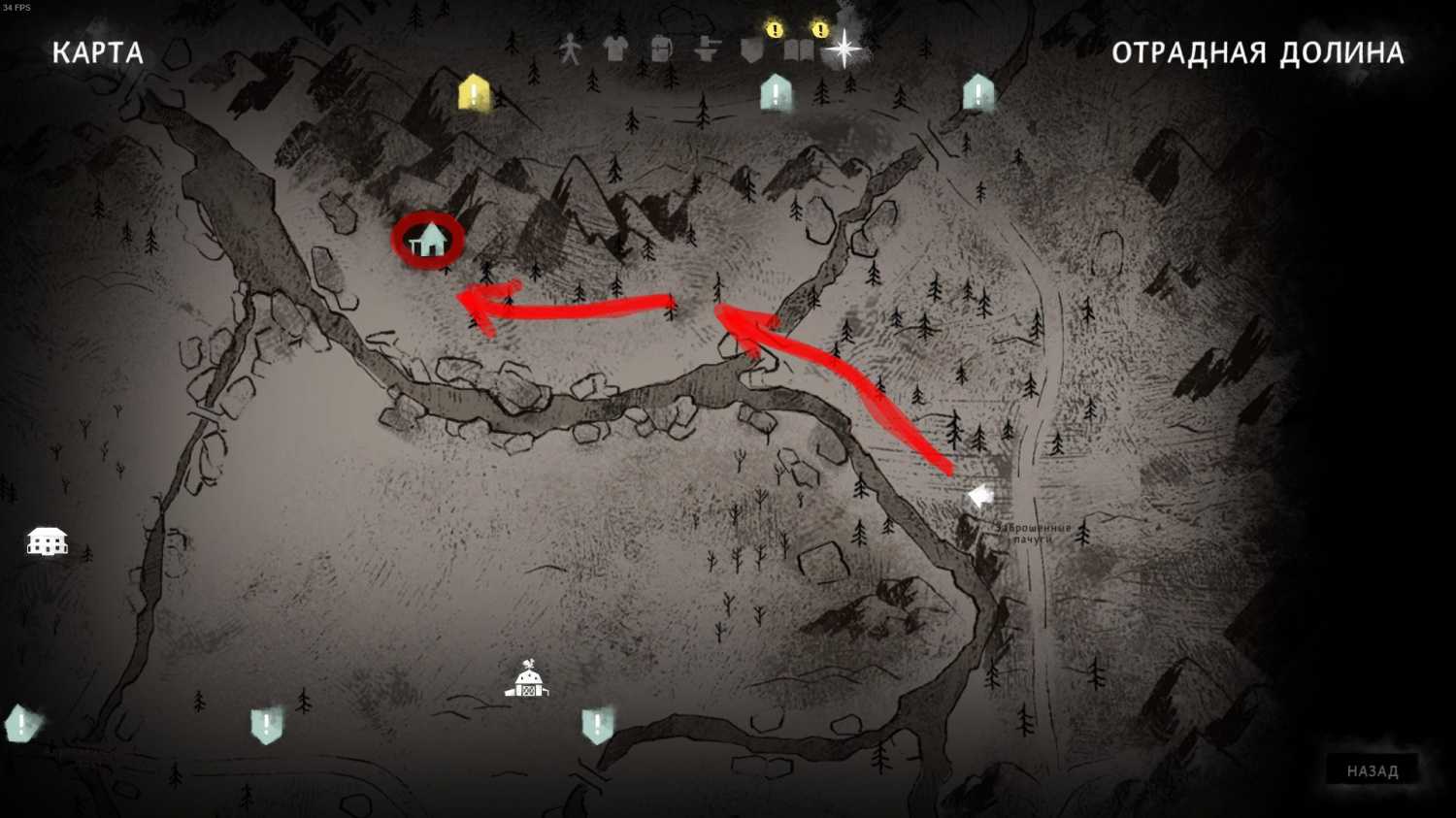Click the red-circled cabin marker on the map
Image resolution: width=1456 pixels, height=818 pixels.
click(428, 239)
